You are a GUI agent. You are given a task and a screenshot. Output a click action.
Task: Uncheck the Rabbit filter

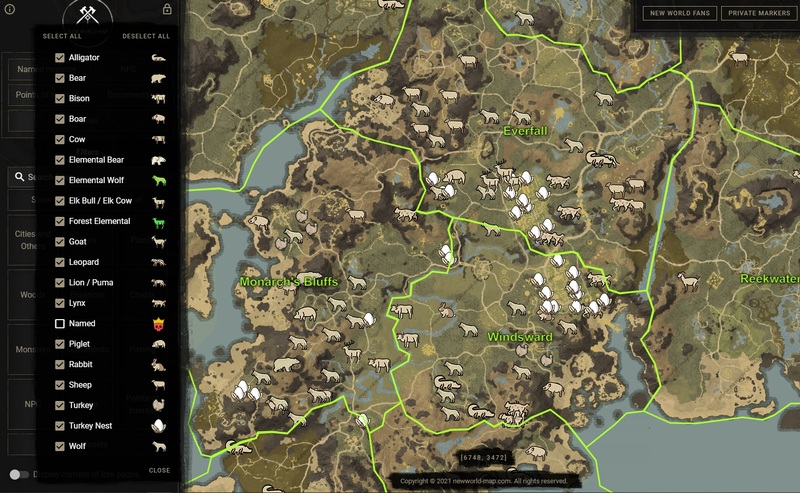60,365
